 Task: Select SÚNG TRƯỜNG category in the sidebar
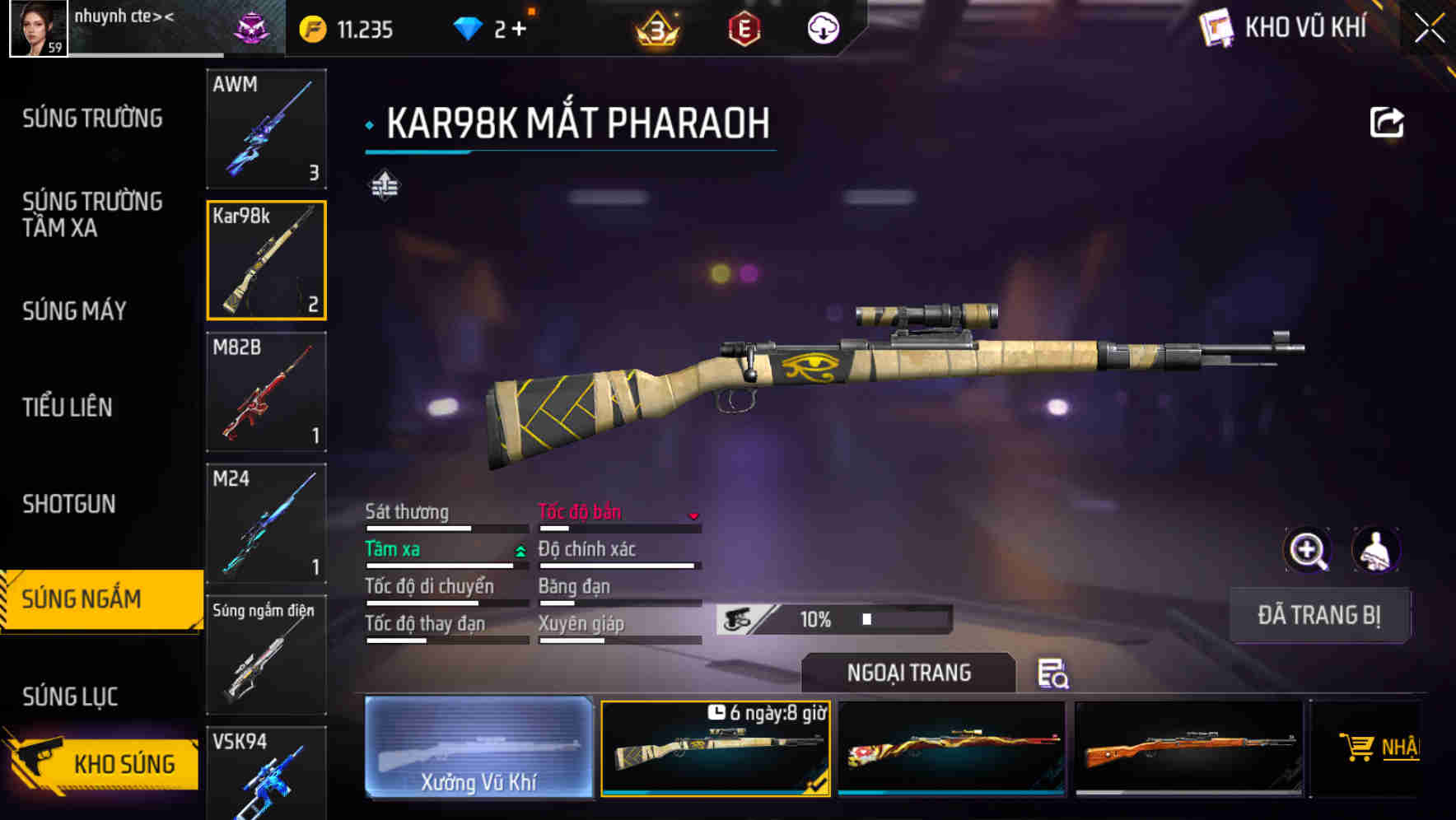pos(92,118)
